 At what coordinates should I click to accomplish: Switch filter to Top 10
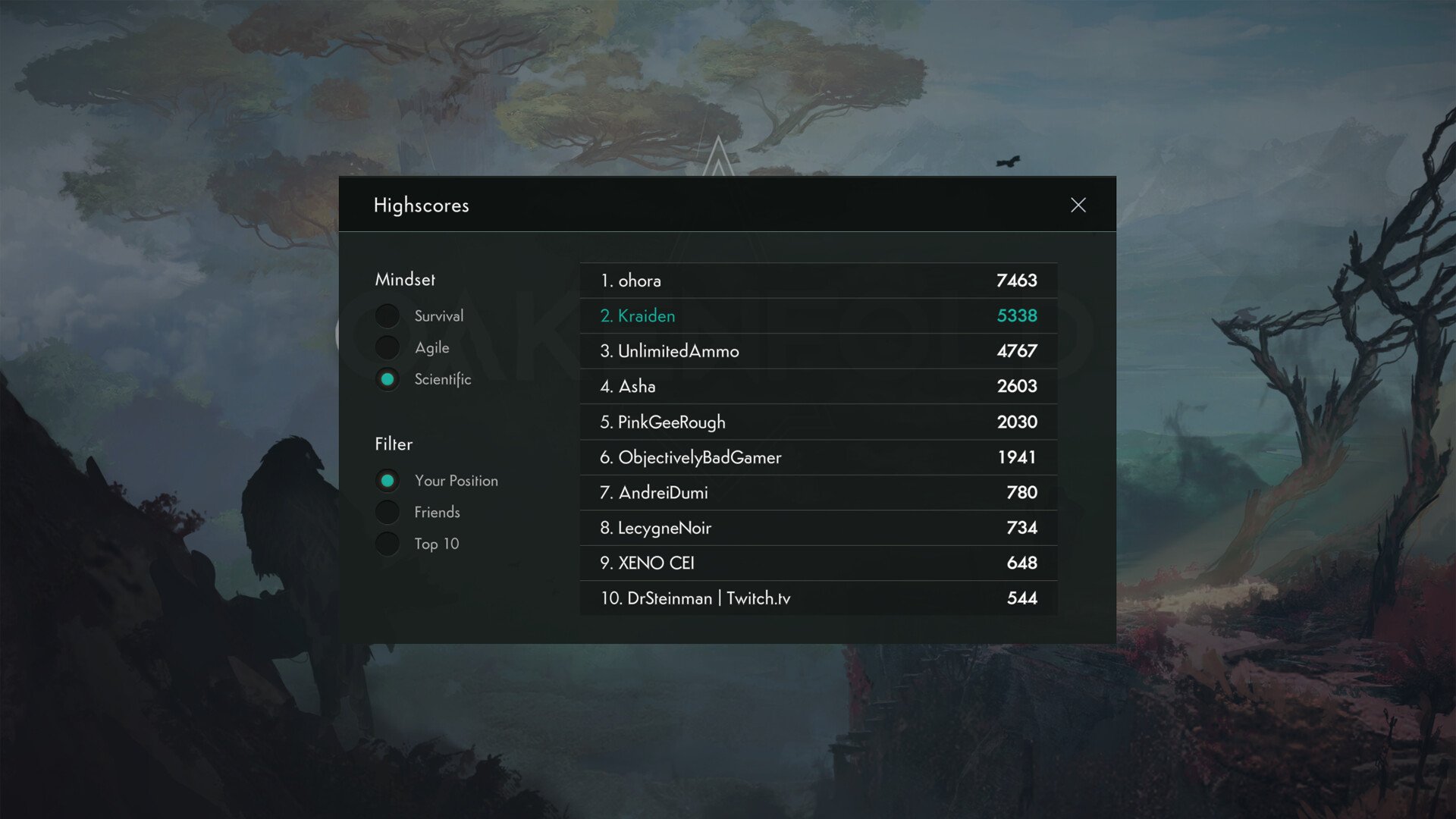(388, 544)
